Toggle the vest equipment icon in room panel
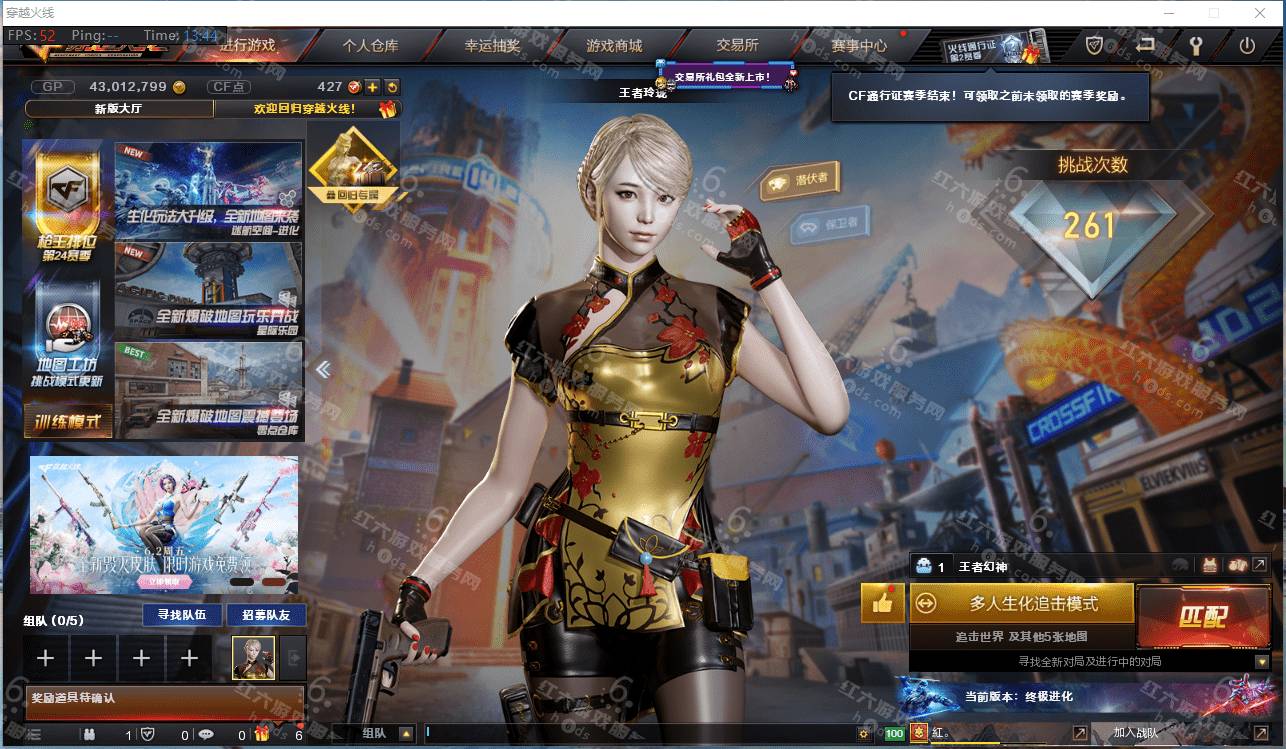Image resolution: width=1286 pixels, height=749 pixels. point(1209,566)
